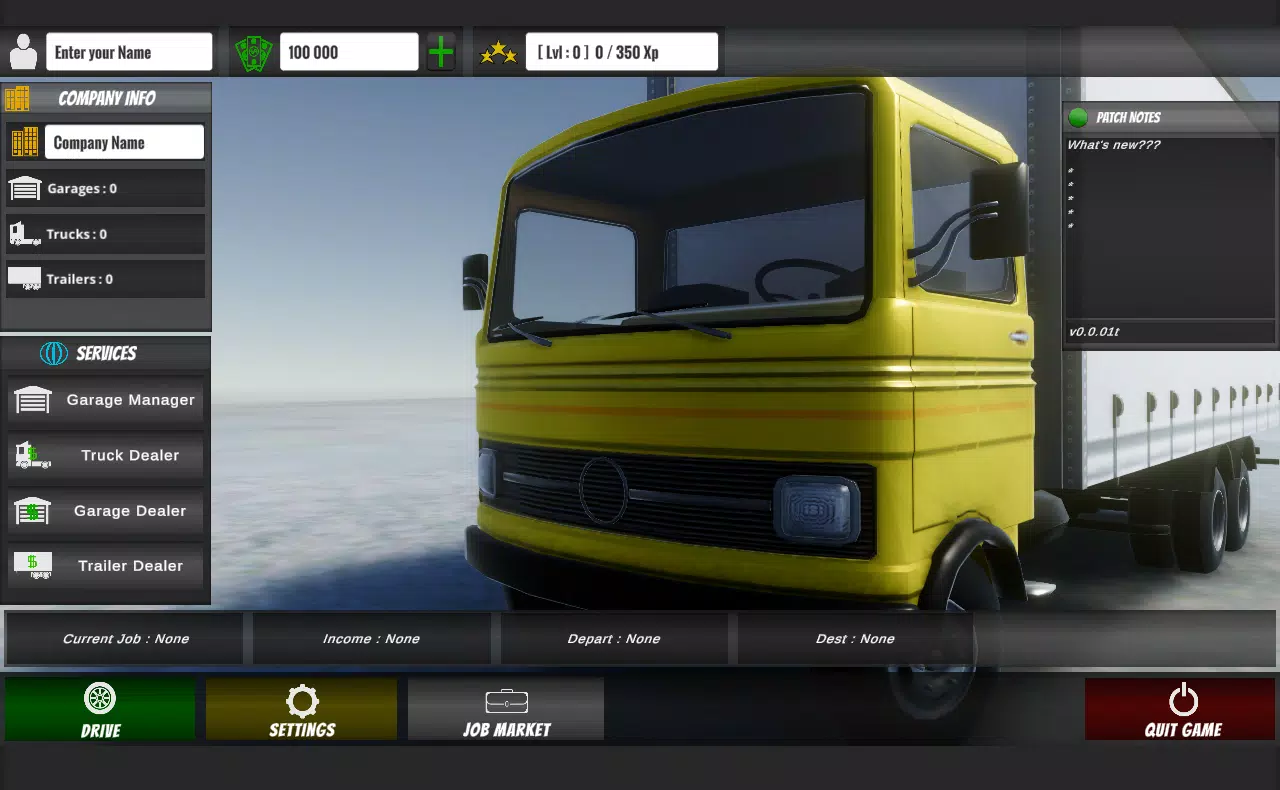This screenshot has width=1280, height=790.
Task: Click the Company Name input field
Action: (123, 141)
